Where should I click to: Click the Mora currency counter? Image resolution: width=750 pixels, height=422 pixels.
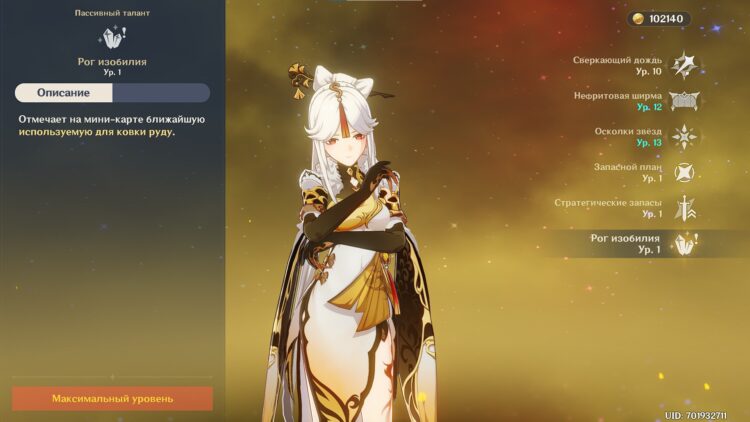(659, 19)
